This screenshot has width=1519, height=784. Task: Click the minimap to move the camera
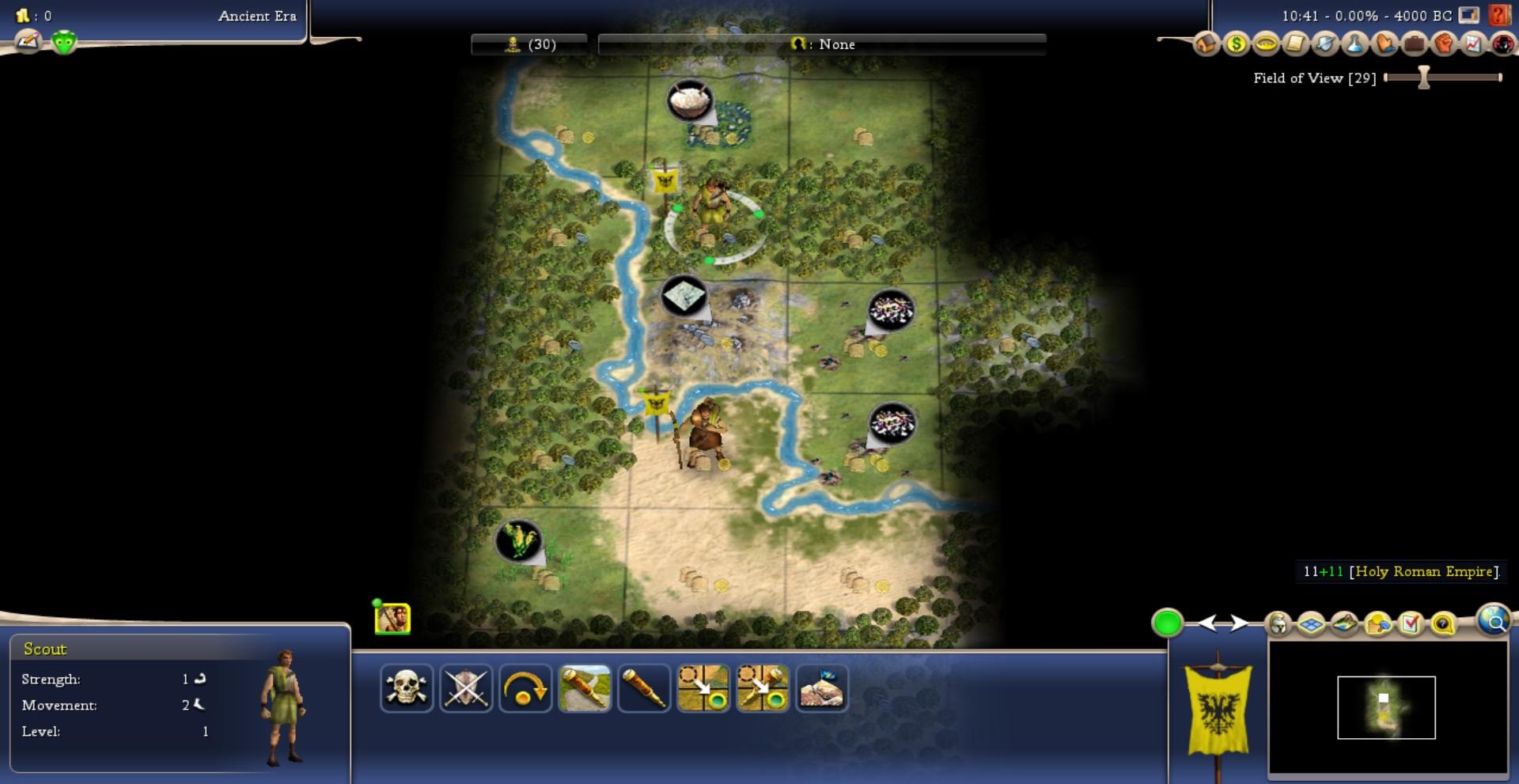pyautogui.click(x=1386, y=707)
